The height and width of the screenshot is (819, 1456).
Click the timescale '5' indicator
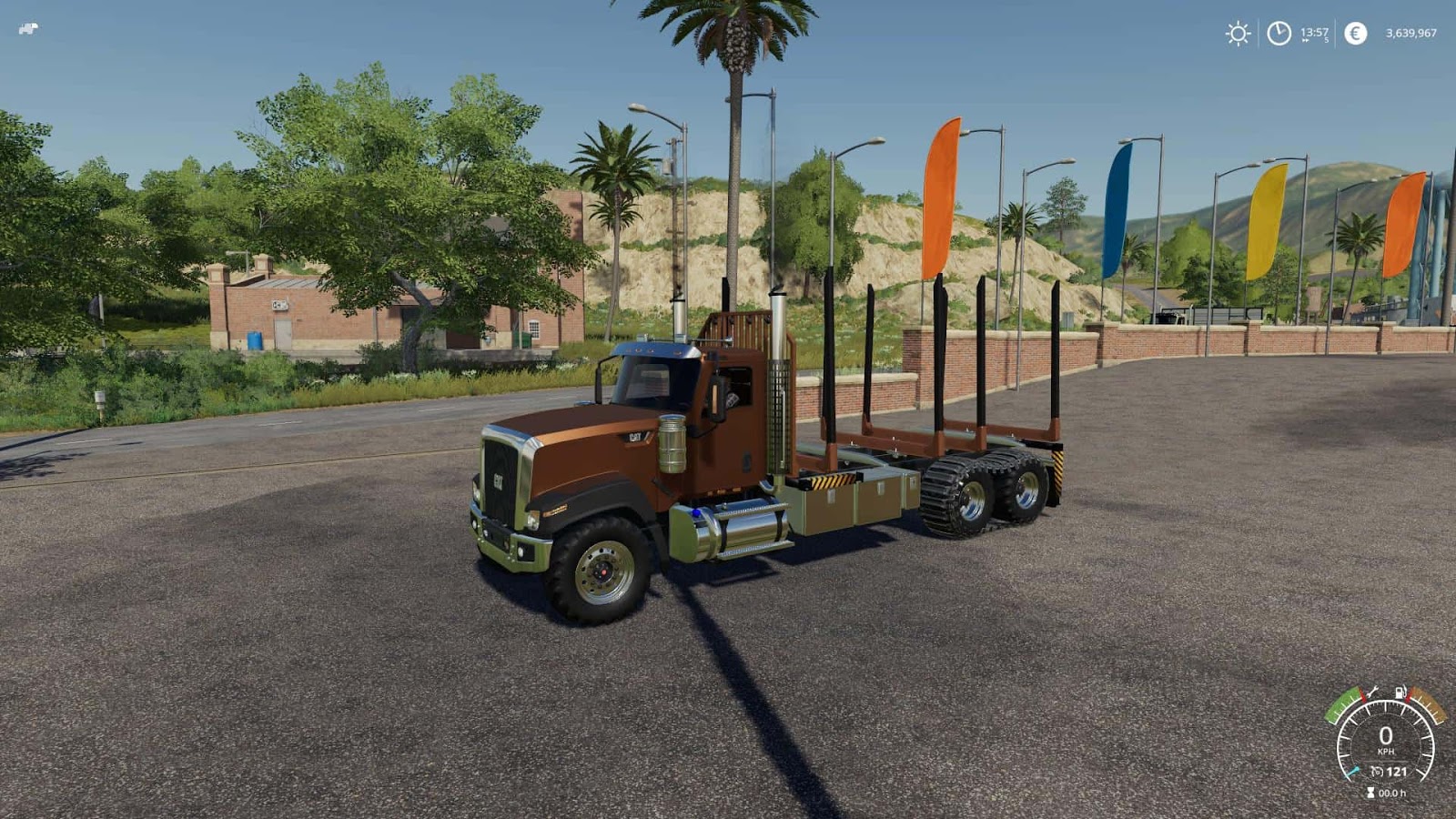pos(1326,40)
